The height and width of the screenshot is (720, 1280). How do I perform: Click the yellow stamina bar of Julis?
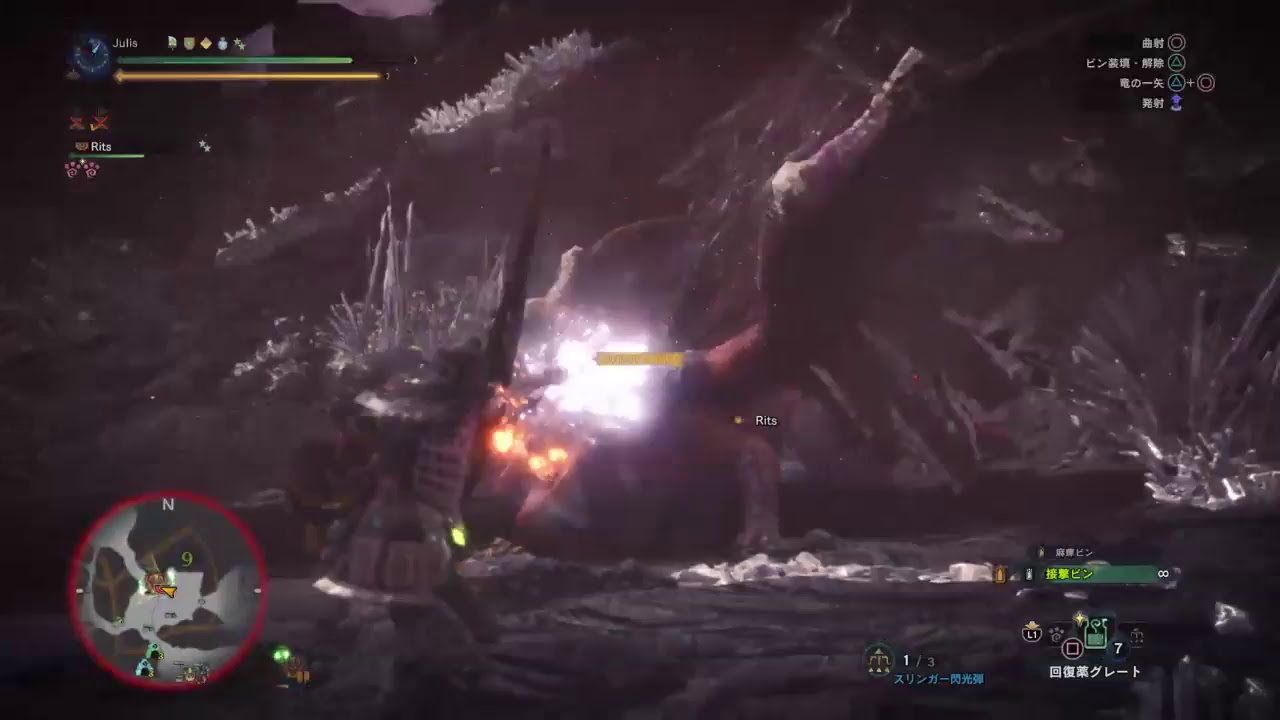(x=250, y=75)
